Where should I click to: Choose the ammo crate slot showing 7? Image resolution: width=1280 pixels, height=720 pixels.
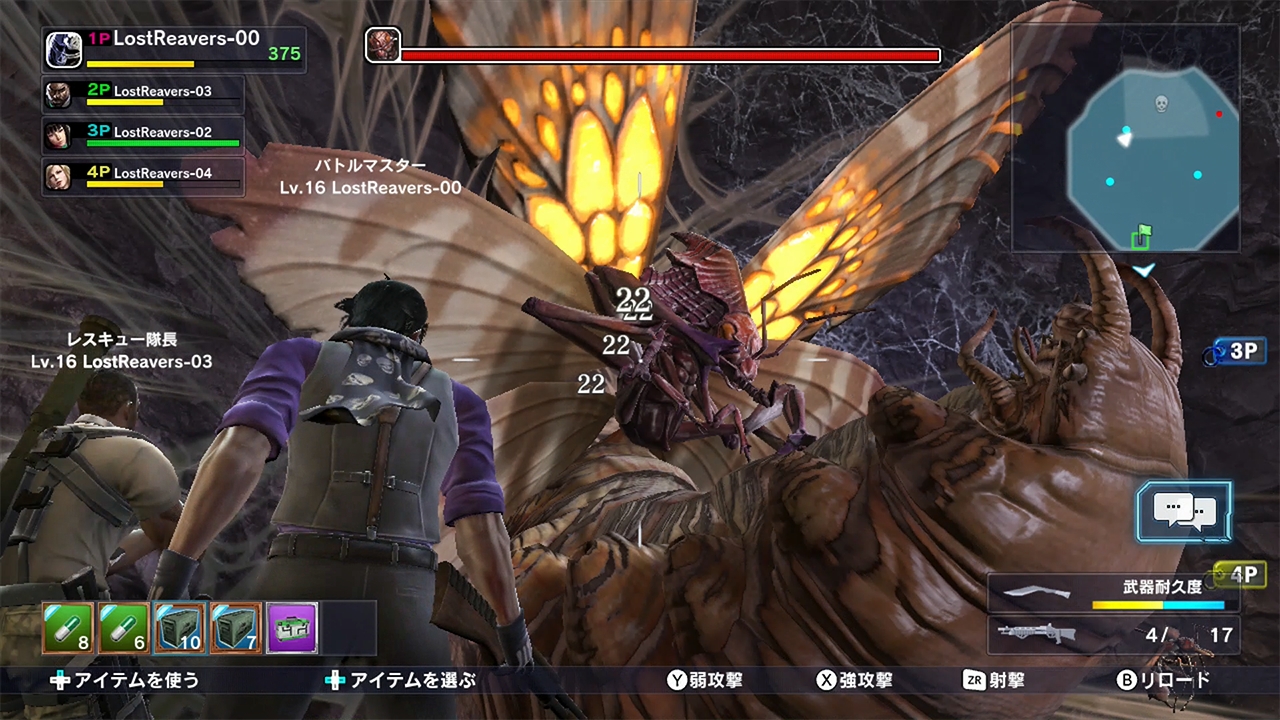(236, 628)
